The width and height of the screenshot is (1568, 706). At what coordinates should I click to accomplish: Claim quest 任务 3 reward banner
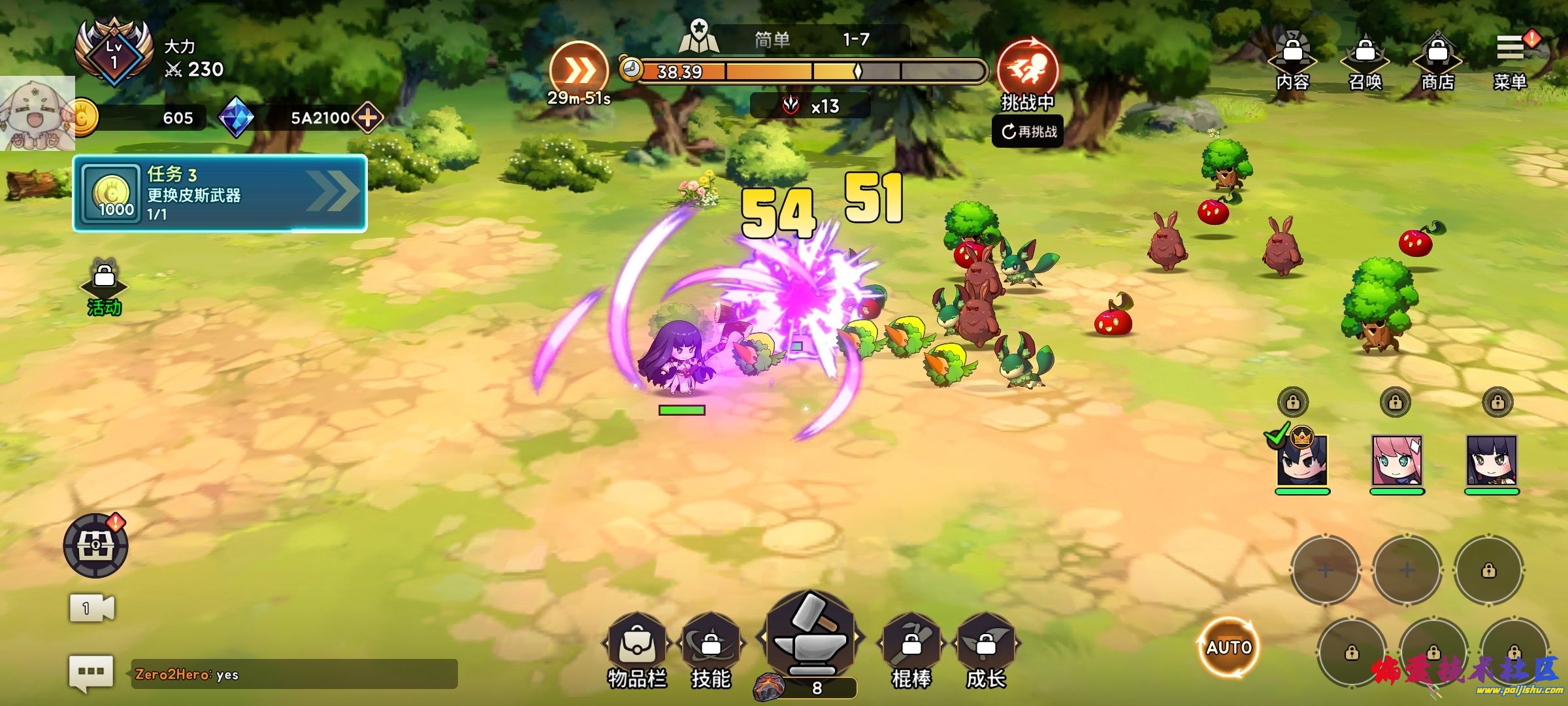click(x=220, y=193)
